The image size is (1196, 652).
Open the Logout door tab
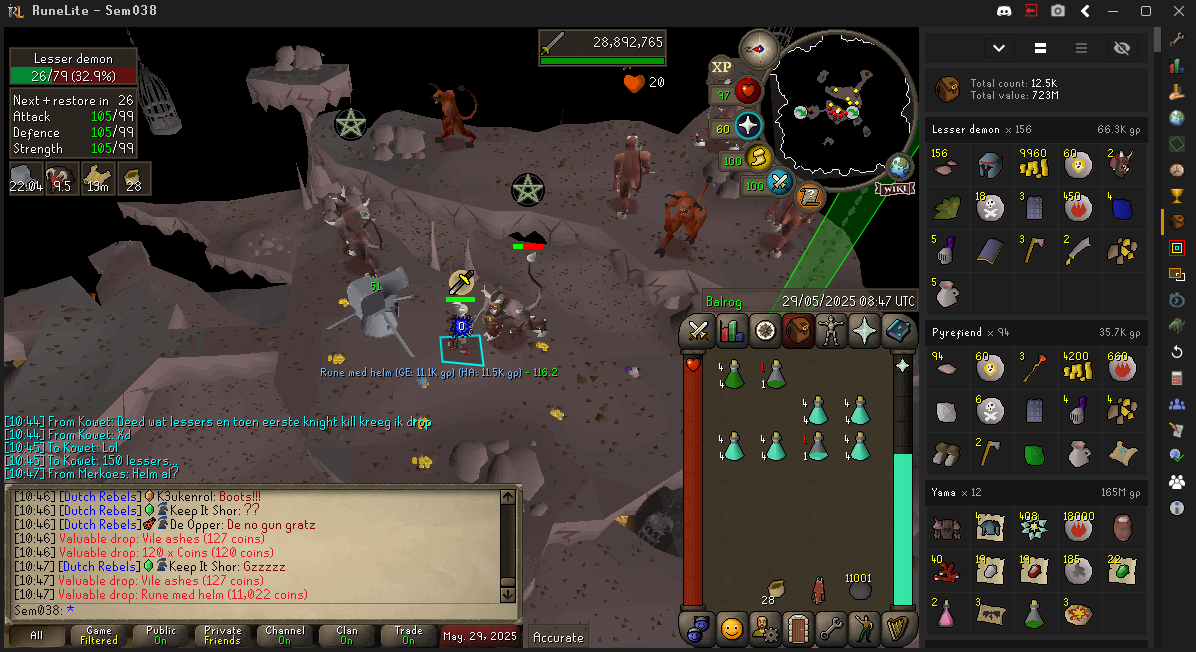click(x=798, y=629)
